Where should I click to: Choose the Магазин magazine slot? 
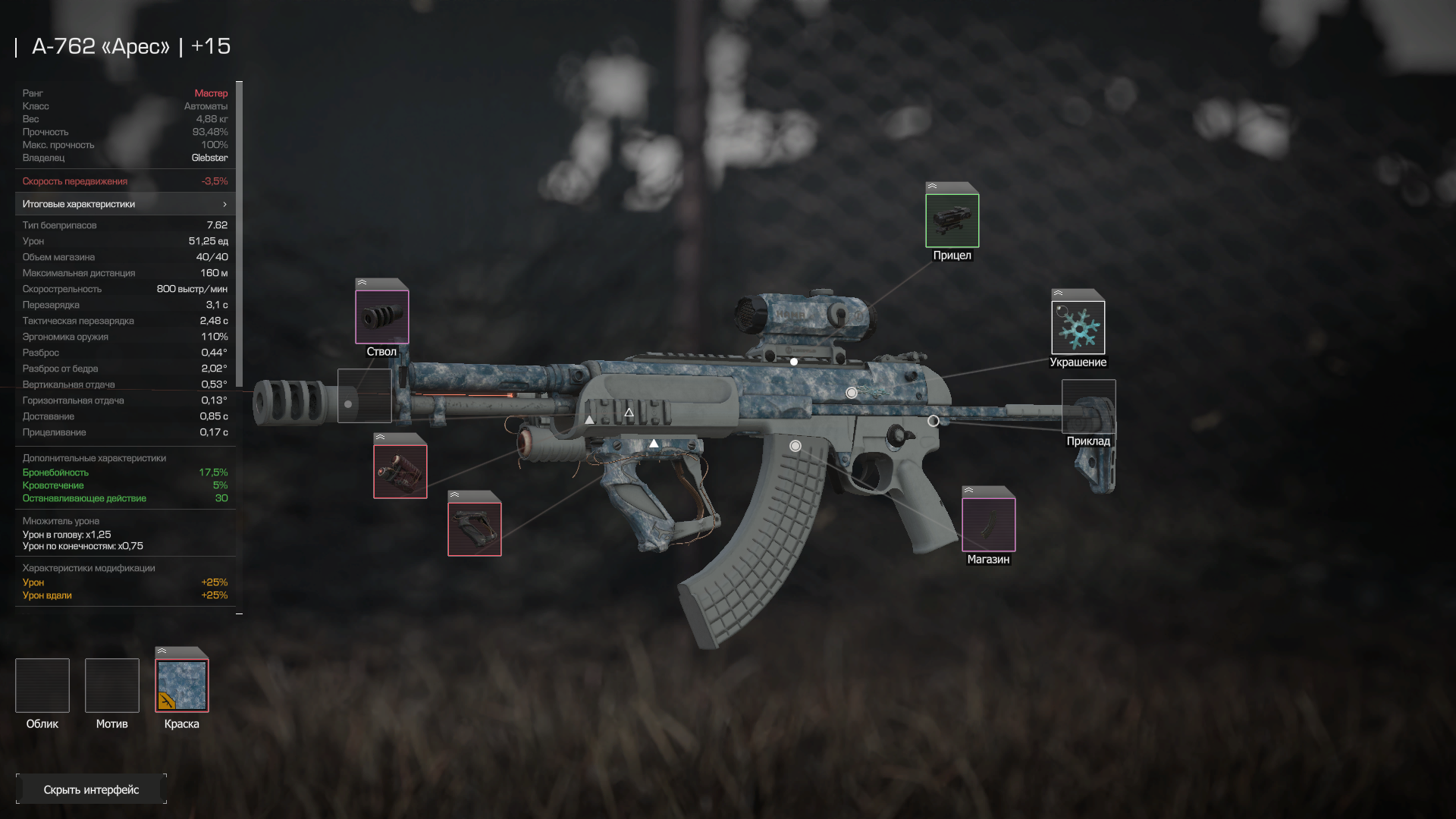pos(988,524)
